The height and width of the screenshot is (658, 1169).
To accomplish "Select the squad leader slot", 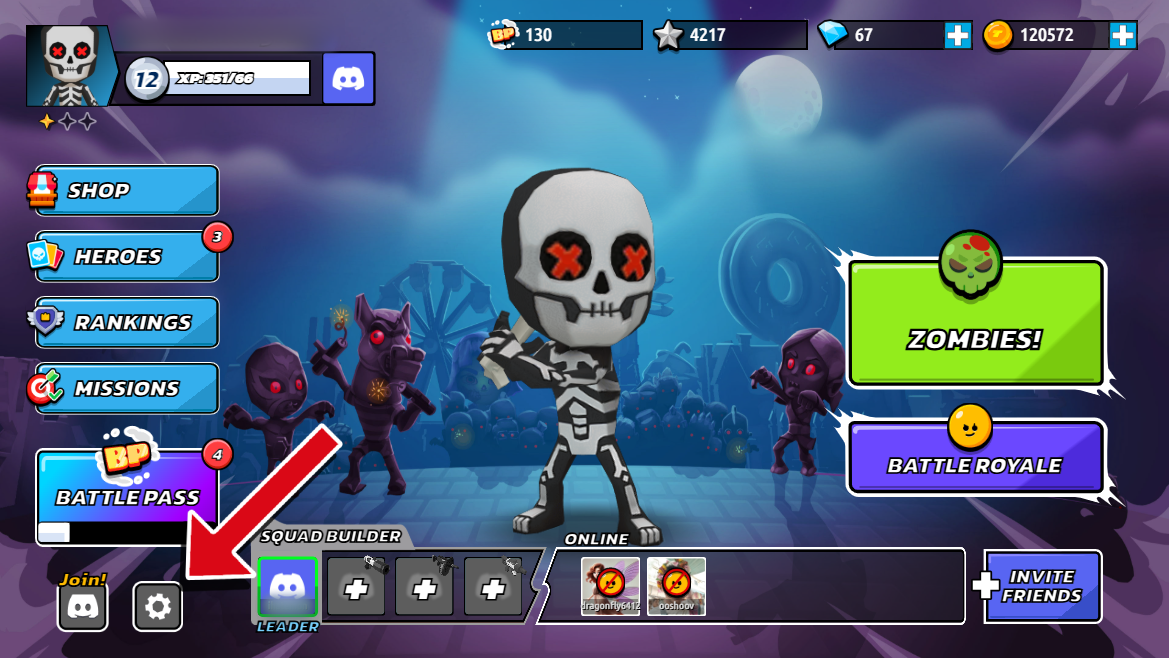I will click(x=287, y=586).
